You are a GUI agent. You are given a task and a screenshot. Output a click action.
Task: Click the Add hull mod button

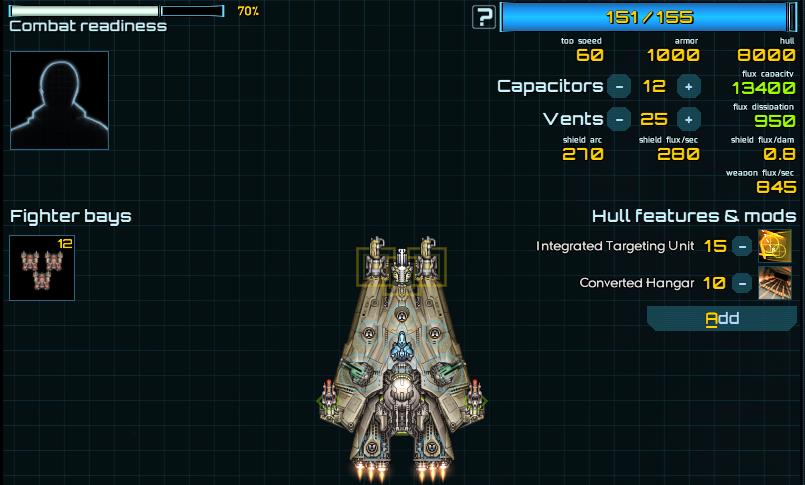click(722, 319)
